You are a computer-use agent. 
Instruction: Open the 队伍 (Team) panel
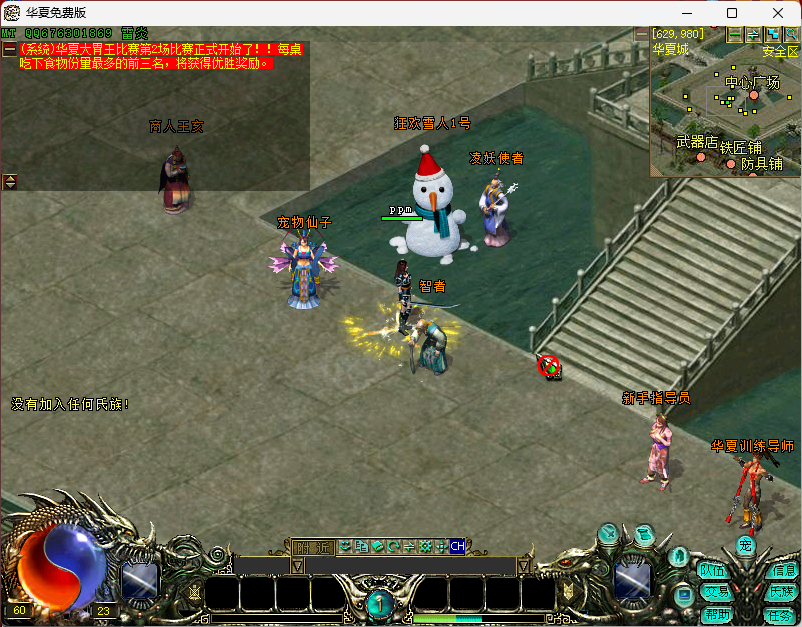pyautogui.click(x=712, y=570)
